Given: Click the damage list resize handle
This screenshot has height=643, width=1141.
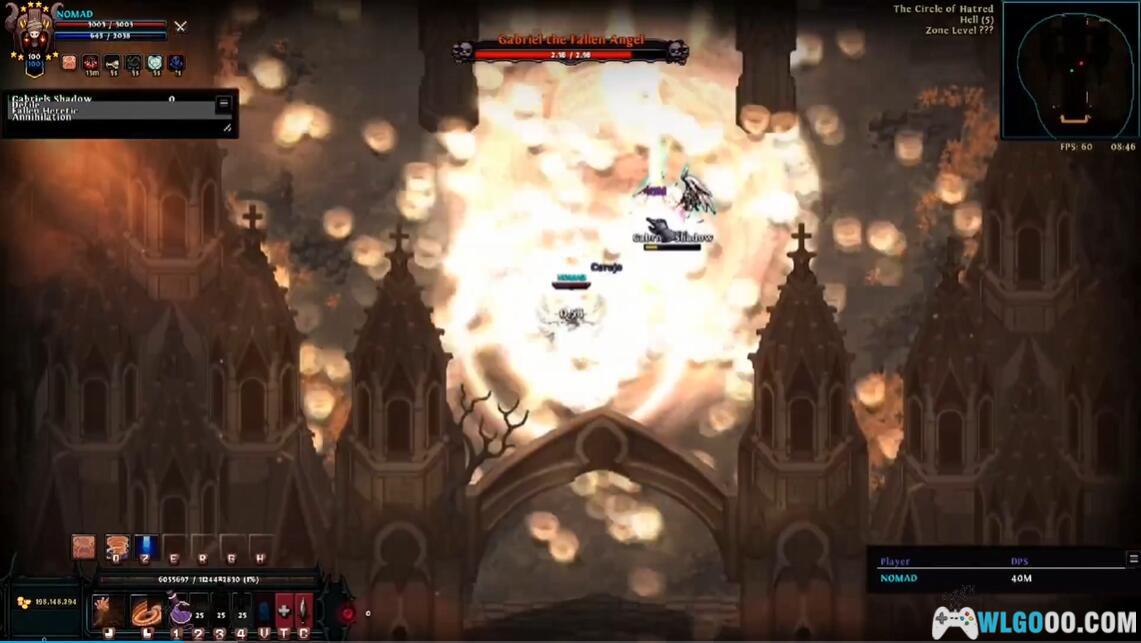Looking at the screenshot, I should tap(227, 127).
